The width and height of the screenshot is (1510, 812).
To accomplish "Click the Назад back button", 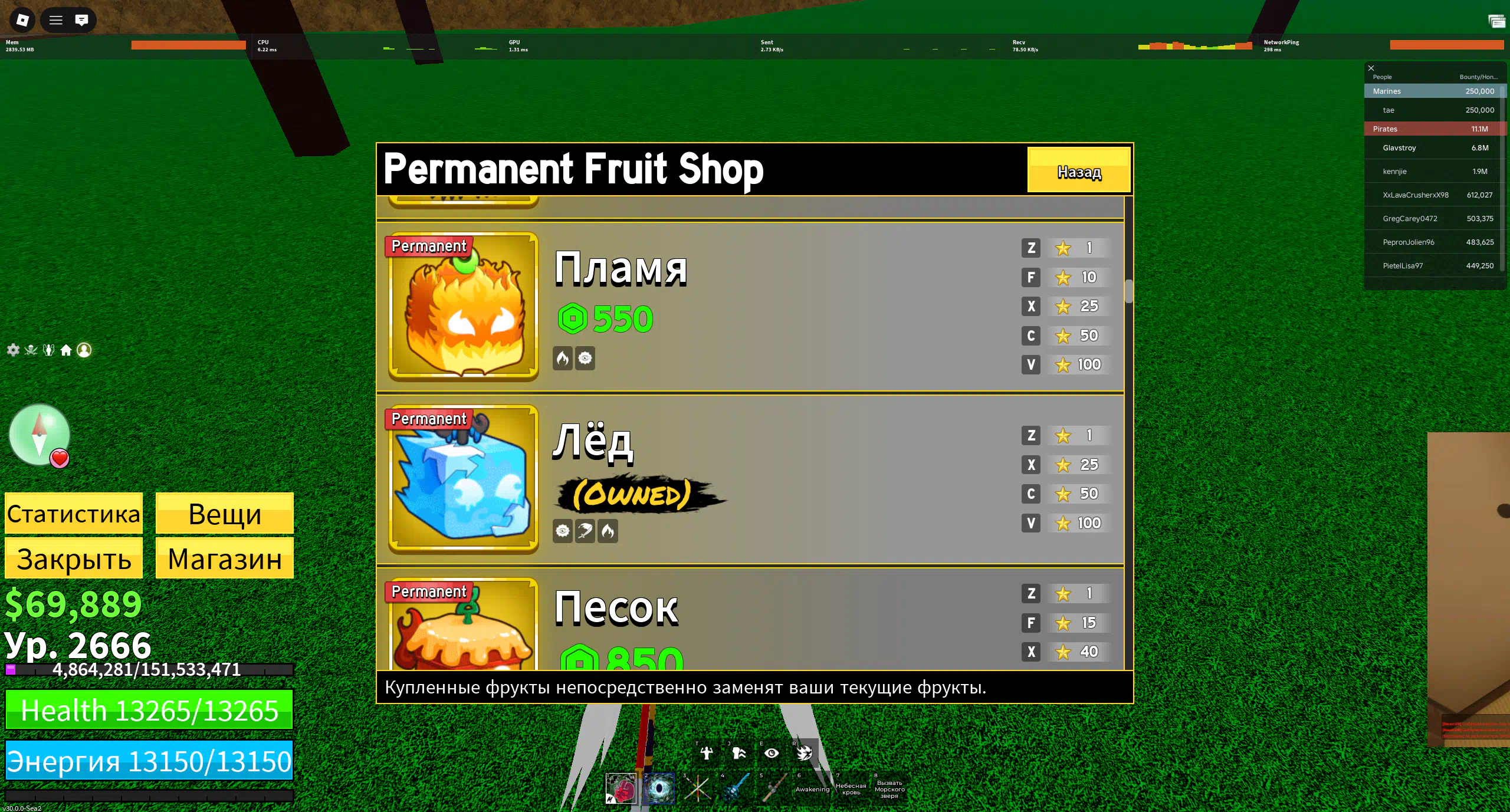I will click(x=1078, y=170).
